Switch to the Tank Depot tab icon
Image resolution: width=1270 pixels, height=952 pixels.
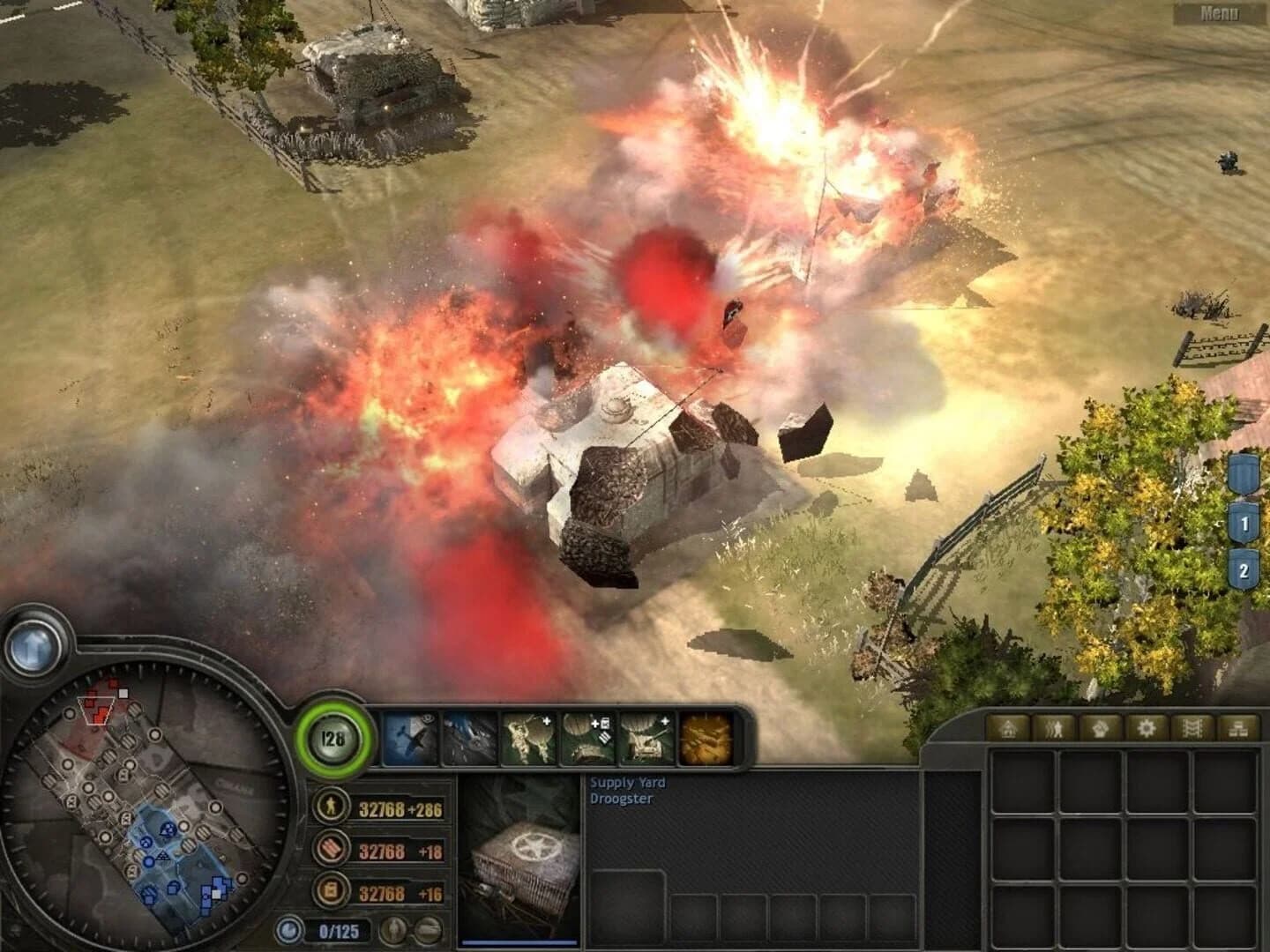coord(1192,728)
